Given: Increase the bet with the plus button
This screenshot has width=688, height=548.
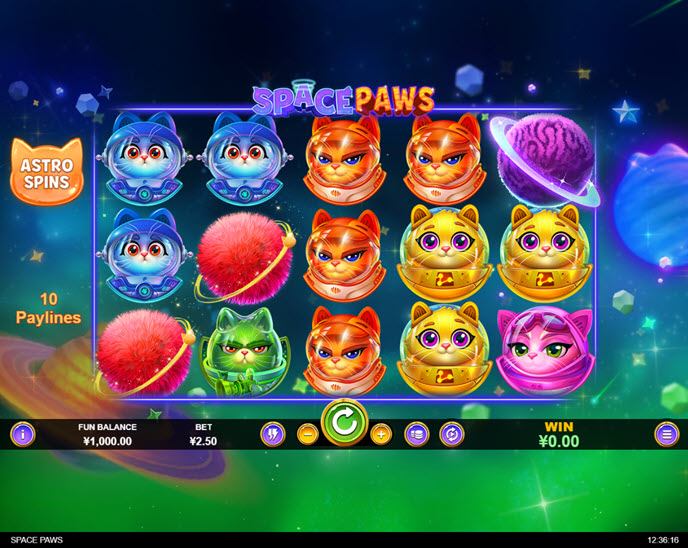Looking at the screenshot, I should click(x=381, y=434).
